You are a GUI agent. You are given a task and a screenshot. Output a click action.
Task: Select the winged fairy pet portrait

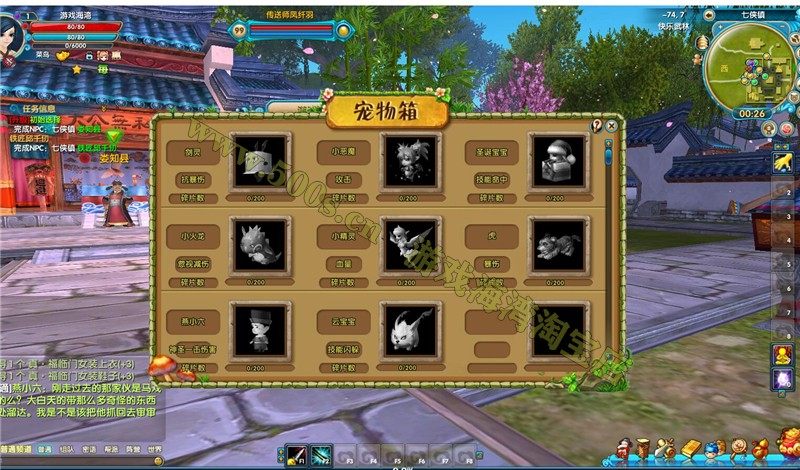410,245
